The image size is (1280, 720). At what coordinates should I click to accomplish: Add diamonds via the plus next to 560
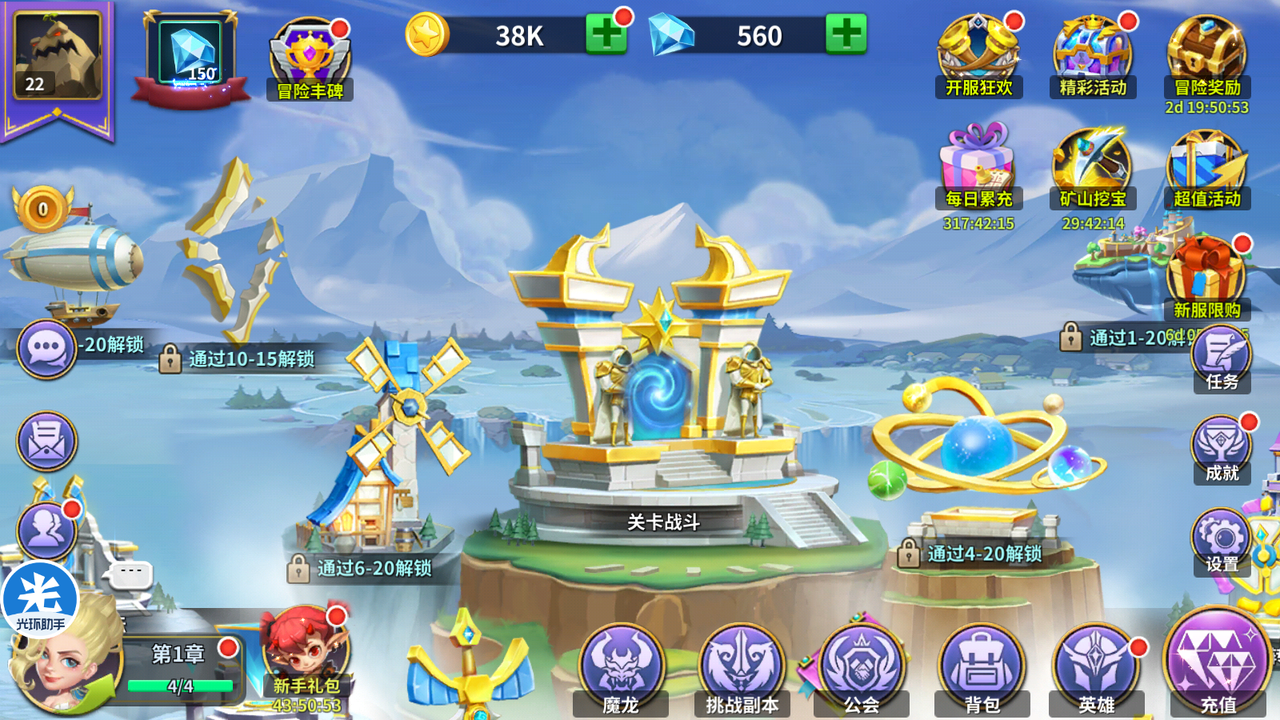(848, 33)
